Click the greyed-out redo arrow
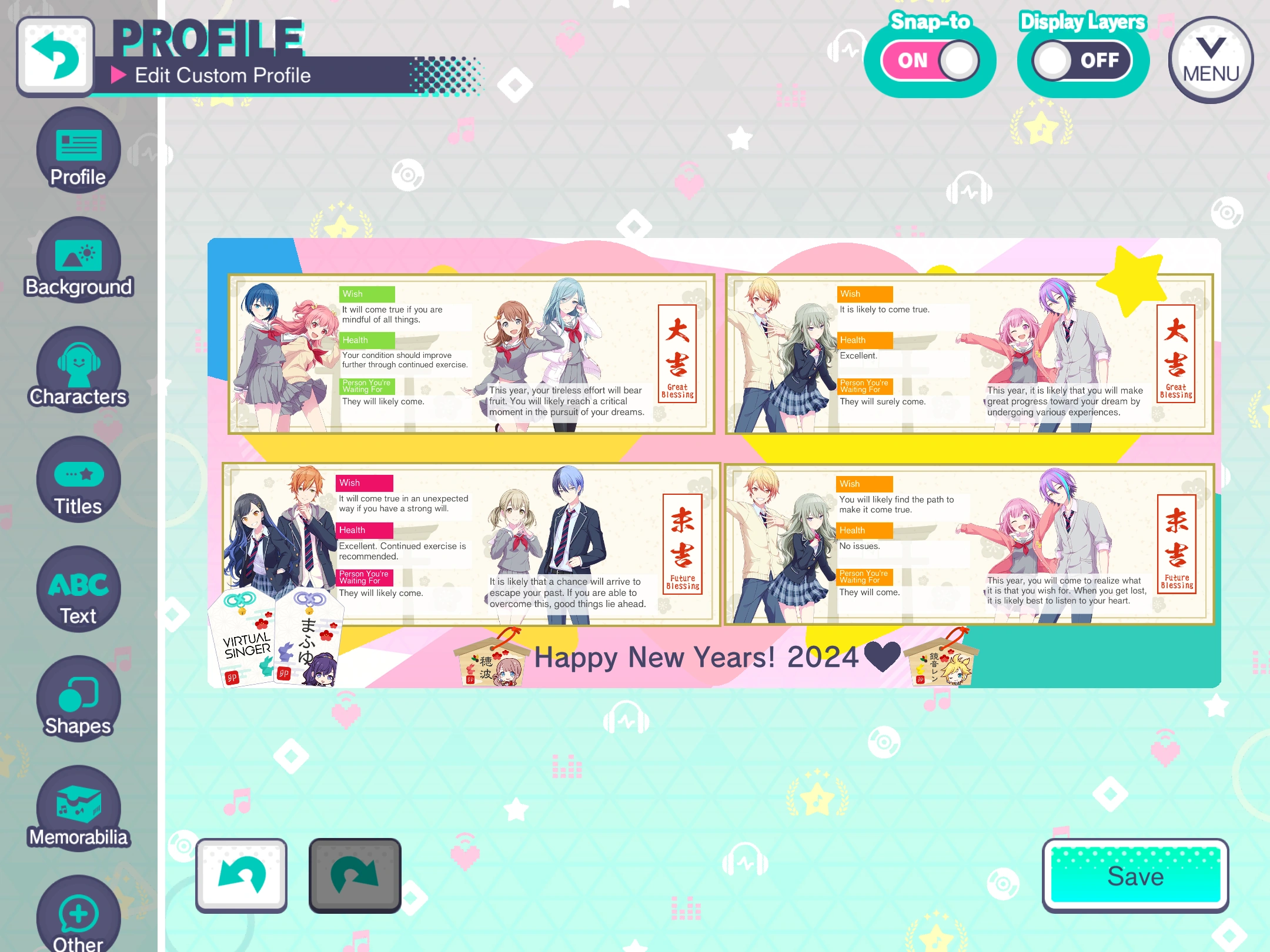Screen dimensions: 1270x952 coord(355,874)
